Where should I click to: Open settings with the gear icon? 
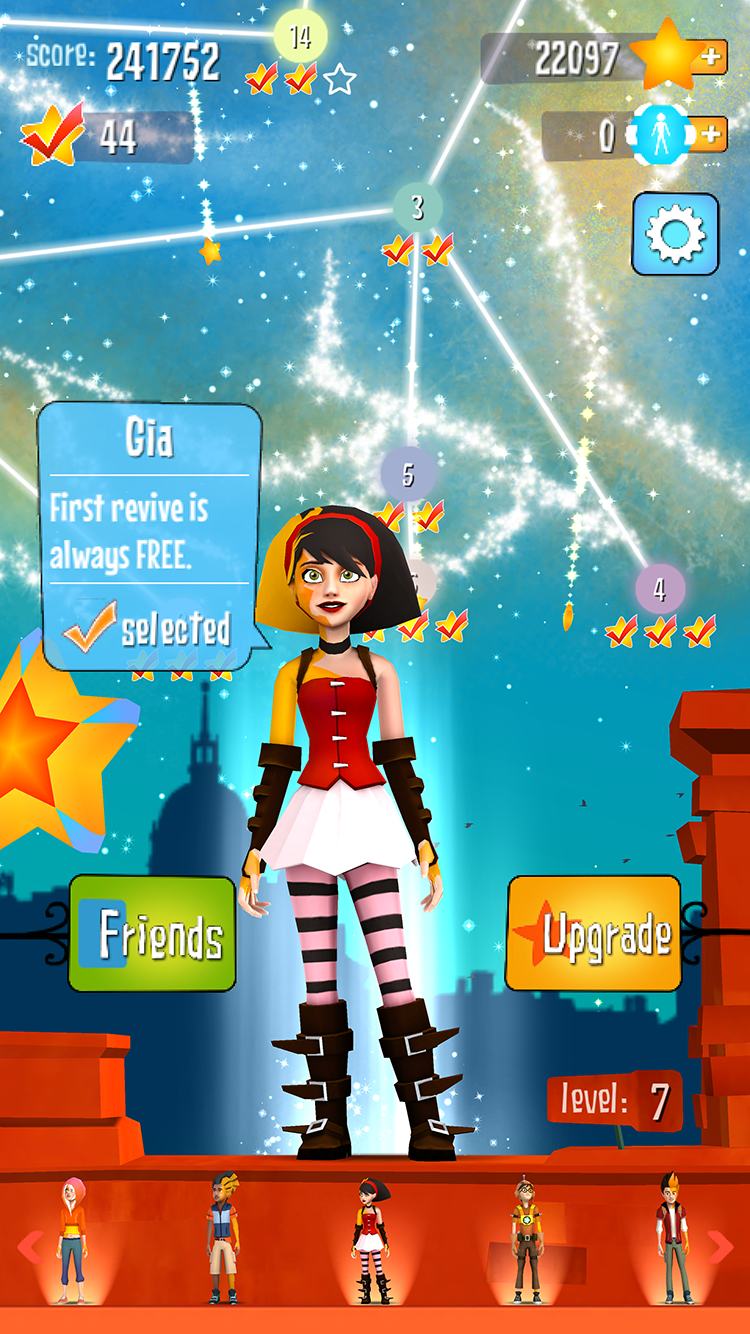(675, 234)
